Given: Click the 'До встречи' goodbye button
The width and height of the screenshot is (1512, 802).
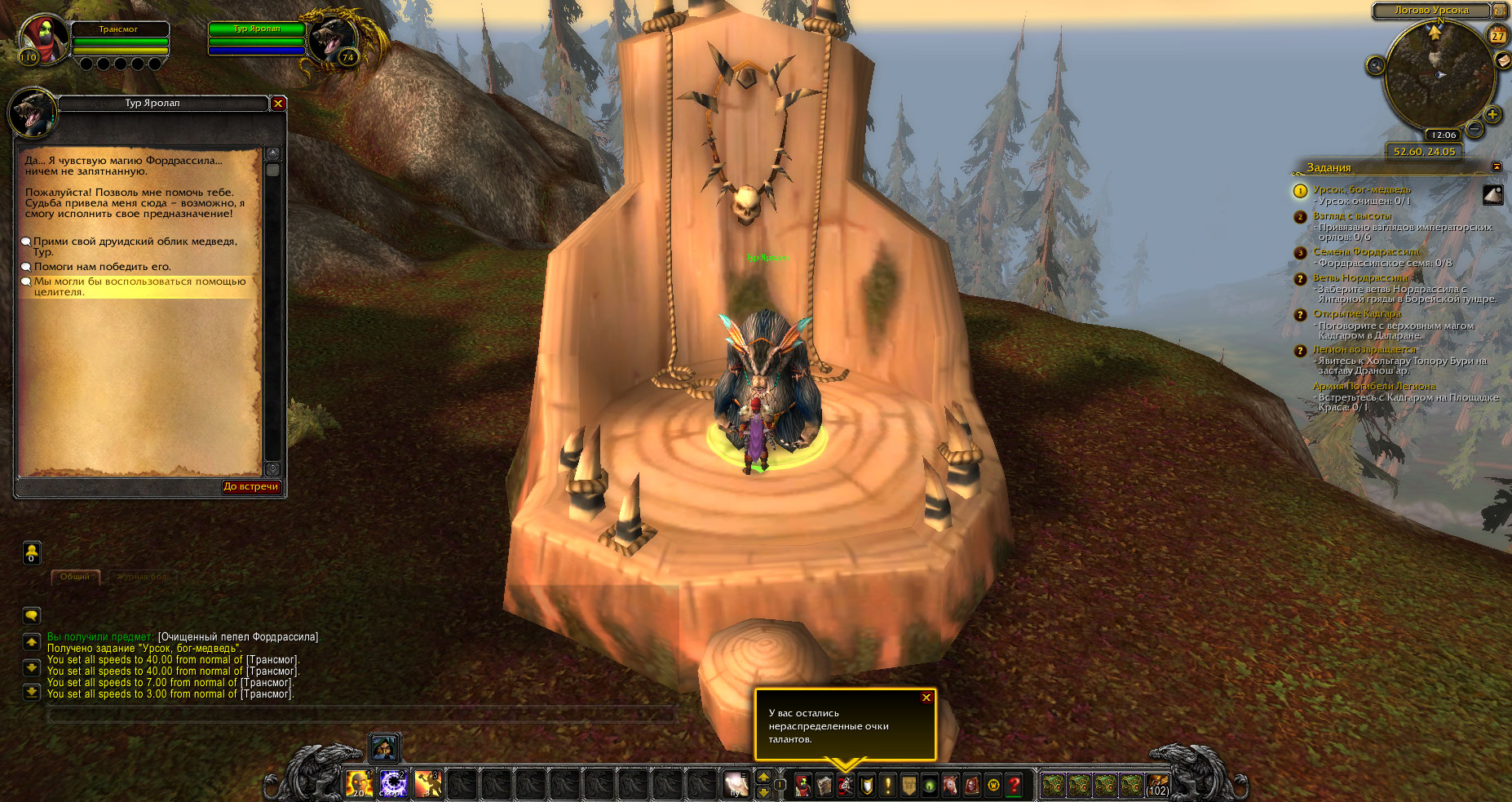Looking at the screenshot, I should 251,487.
